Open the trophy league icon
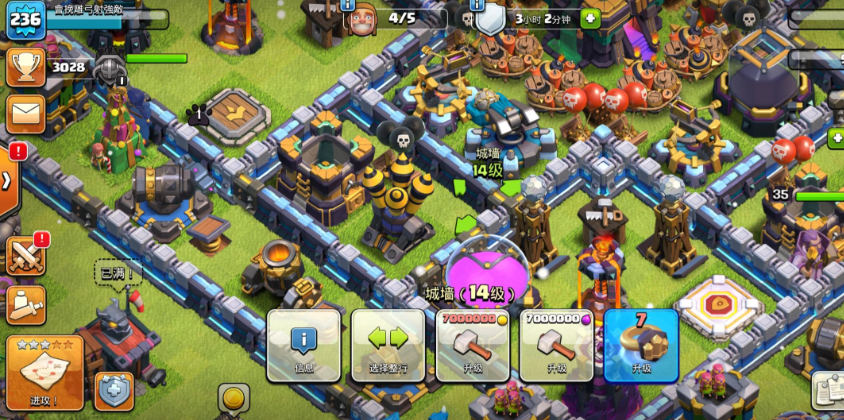 (25, 67)
